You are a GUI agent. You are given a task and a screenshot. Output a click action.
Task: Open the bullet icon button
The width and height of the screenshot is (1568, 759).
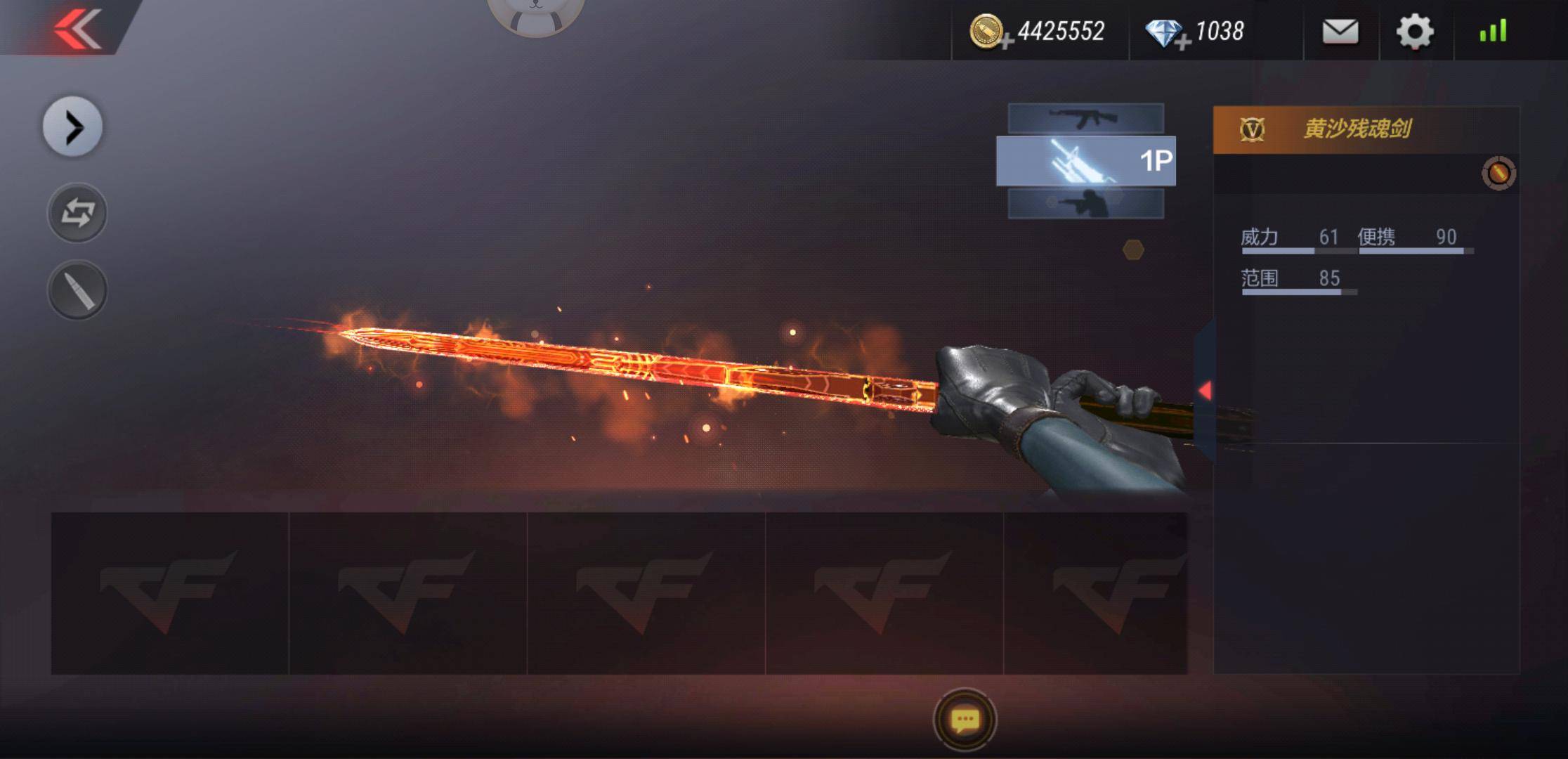77,290
